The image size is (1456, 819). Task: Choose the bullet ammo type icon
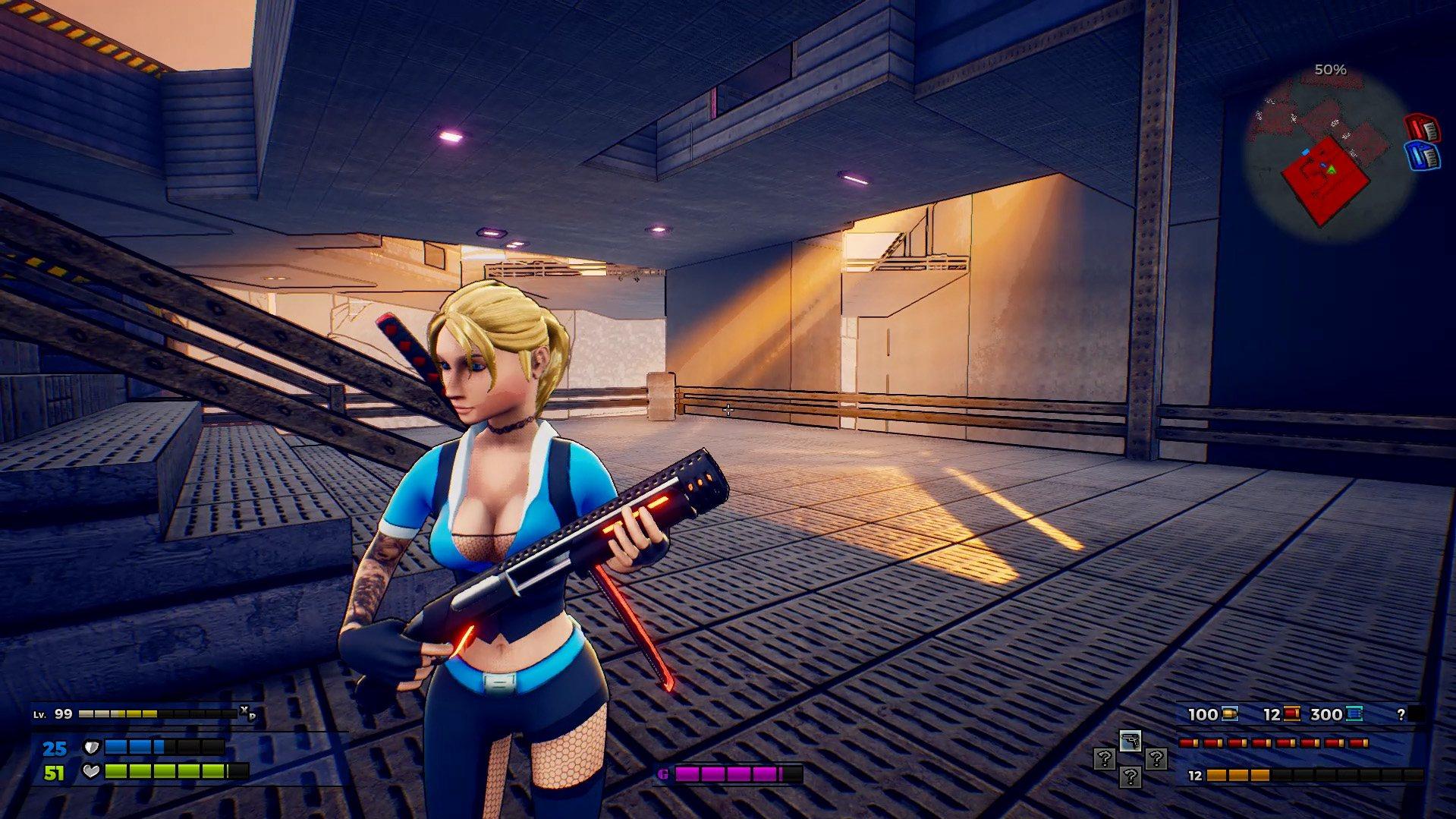(1230, 713)
